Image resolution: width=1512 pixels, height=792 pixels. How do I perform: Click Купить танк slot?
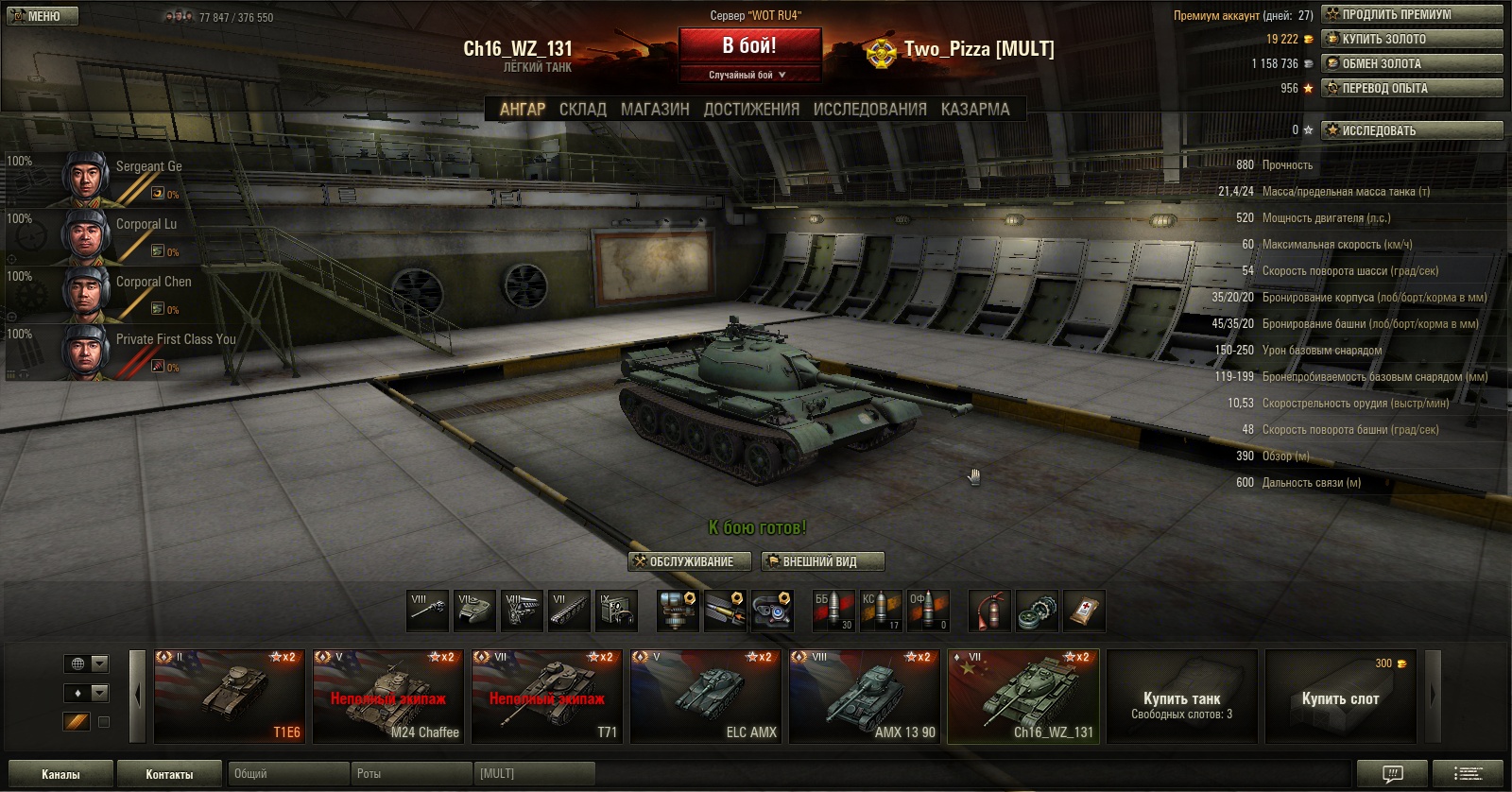1181,697
